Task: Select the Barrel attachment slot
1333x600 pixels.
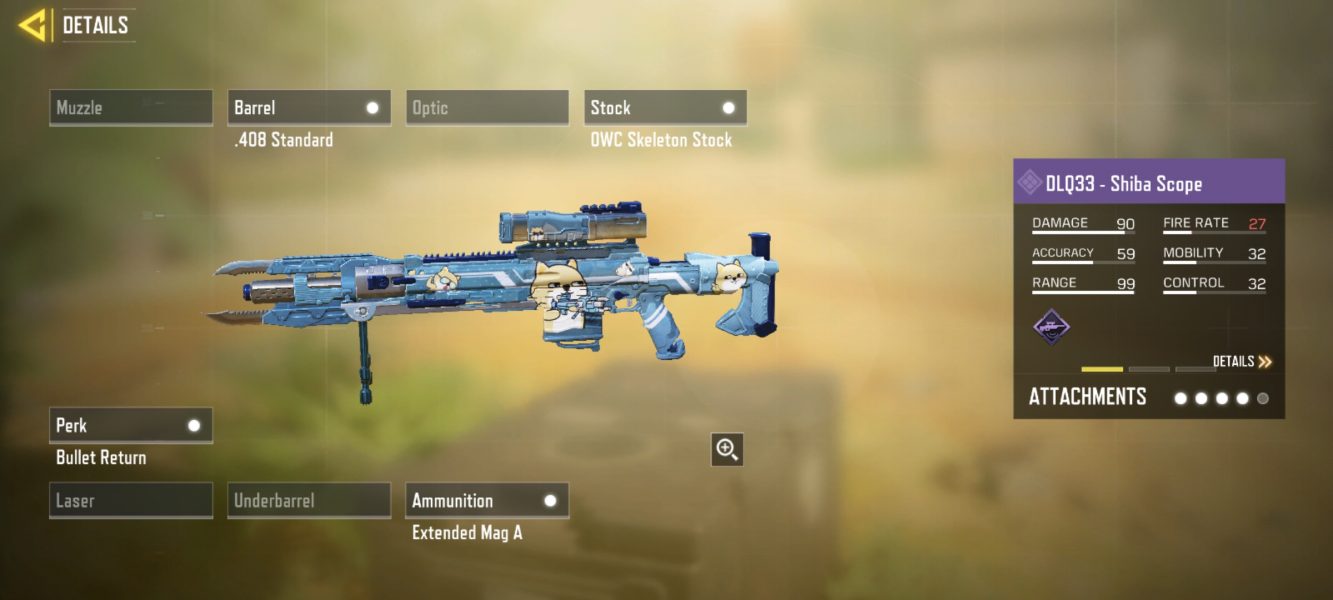Action: 309,108
